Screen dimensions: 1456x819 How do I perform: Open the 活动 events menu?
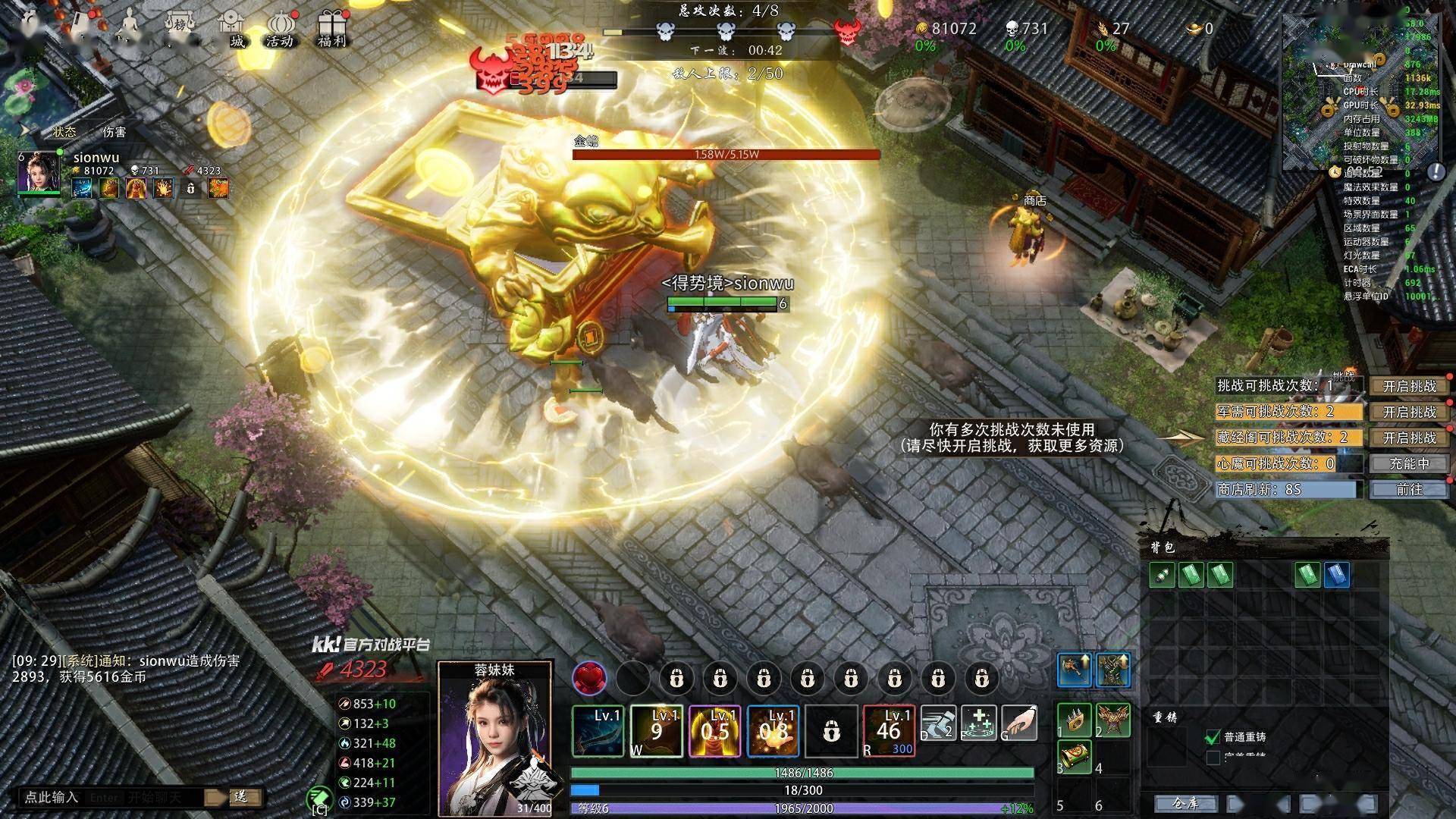click(x=279, y=30)
